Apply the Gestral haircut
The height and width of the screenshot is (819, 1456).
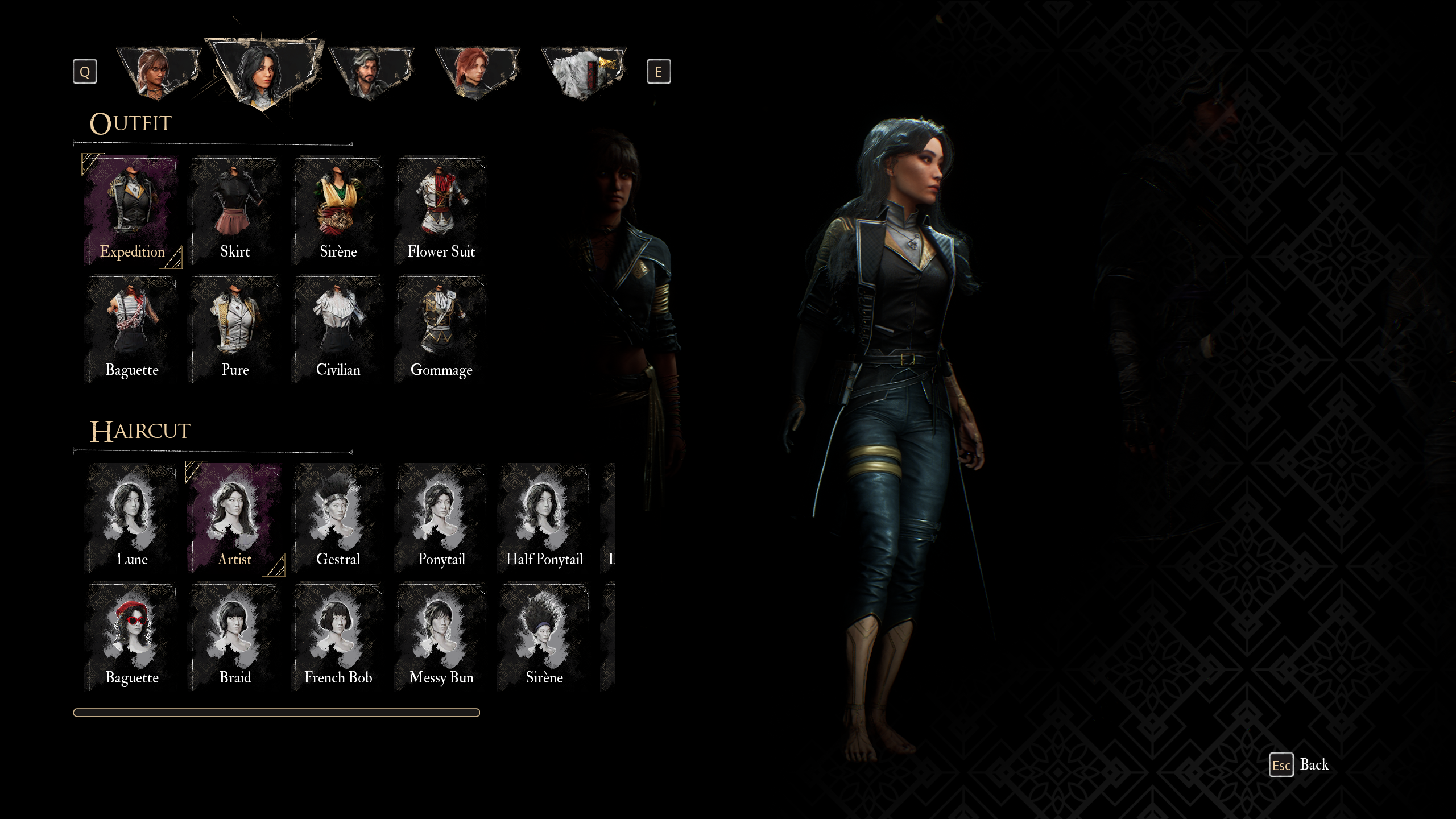338,518
